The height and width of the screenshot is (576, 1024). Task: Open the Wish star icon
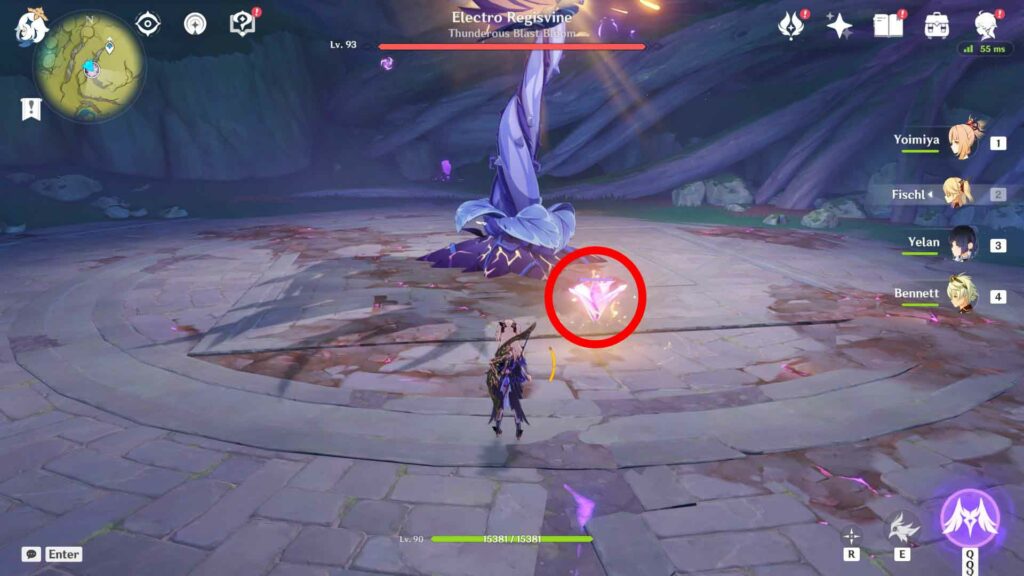coord(839,26)
